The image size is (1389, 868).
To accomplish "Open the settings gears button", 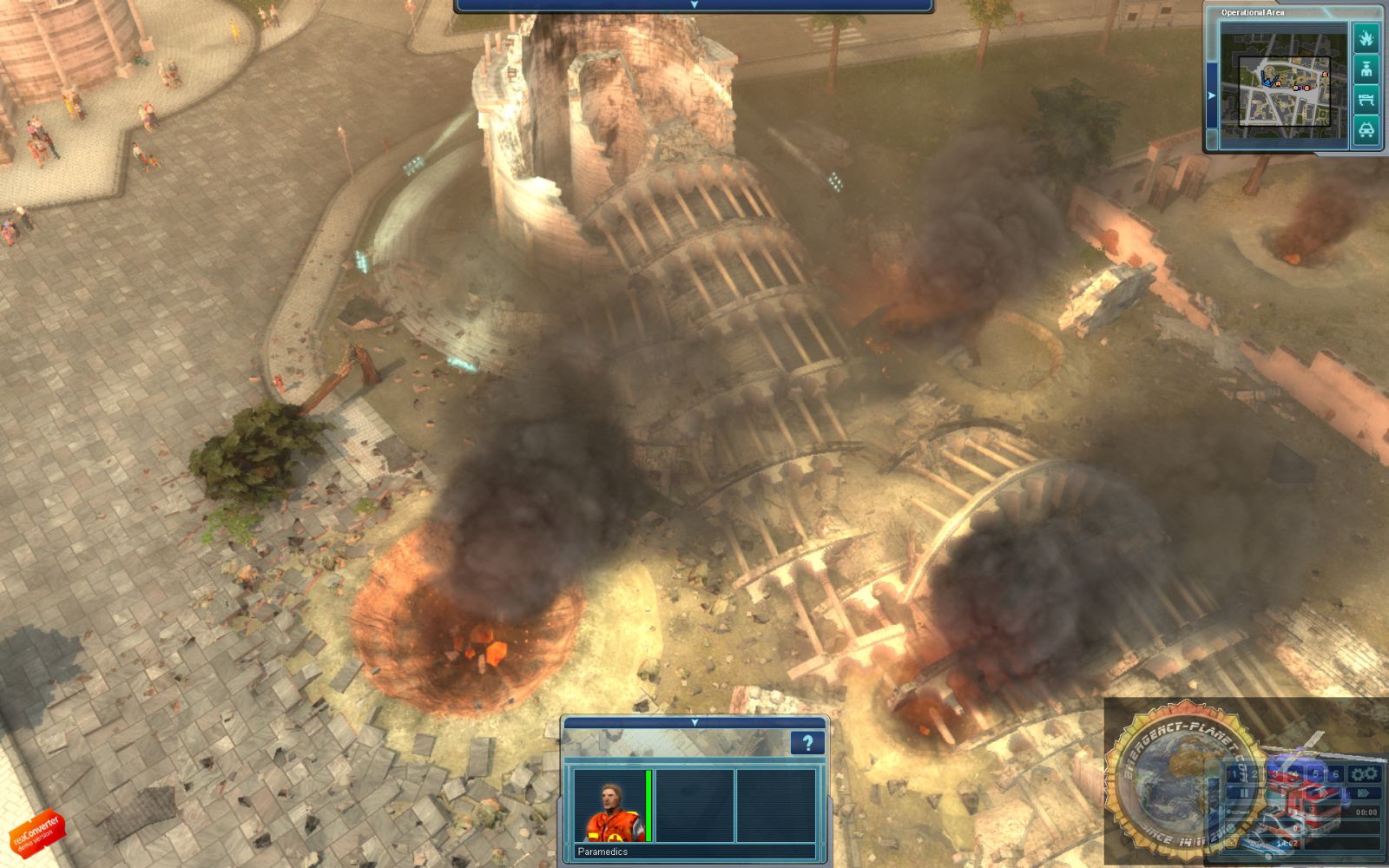I will point(1364,773).
